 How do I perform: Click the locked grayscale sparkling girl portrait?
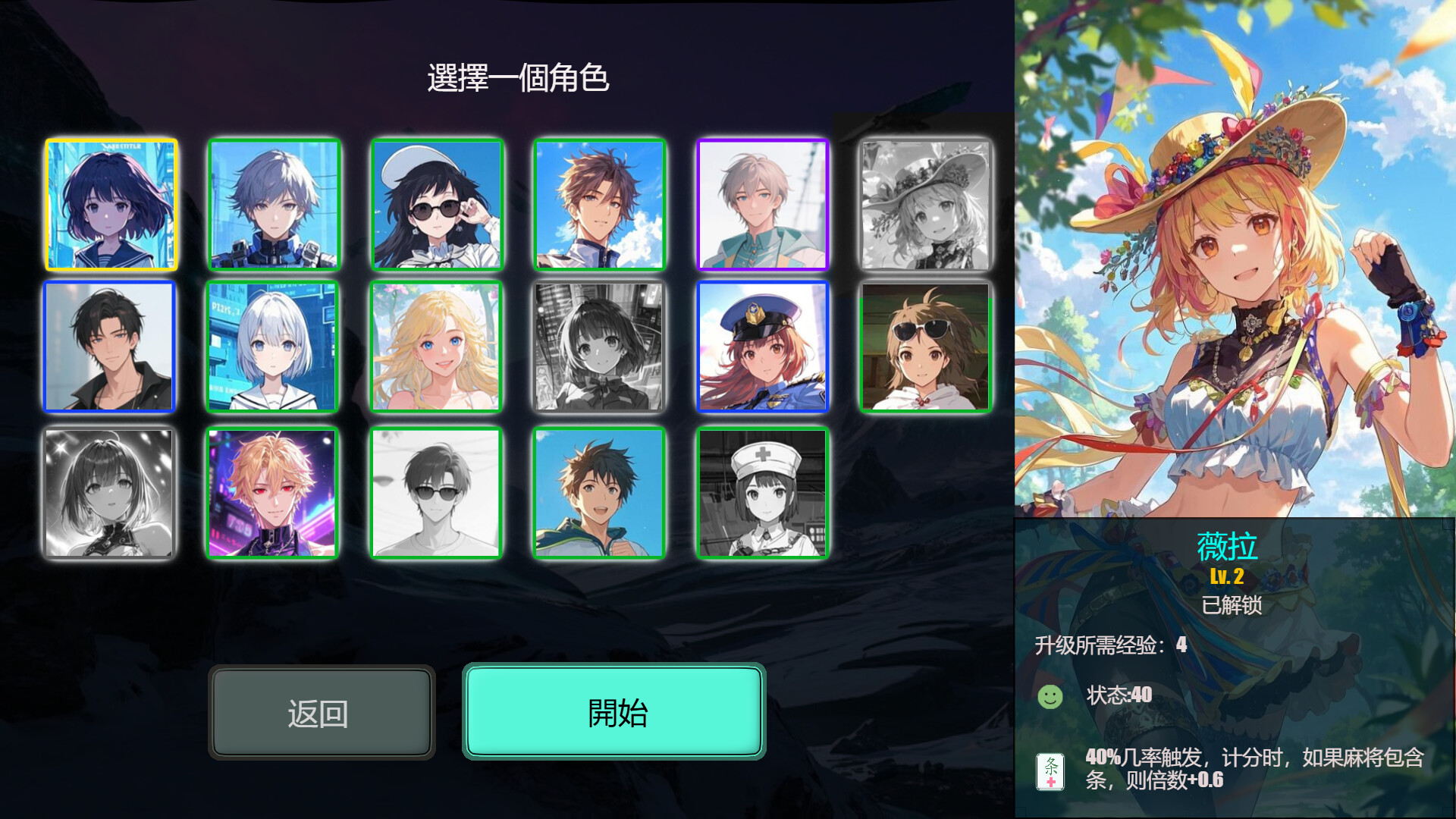tap(110, 493)
